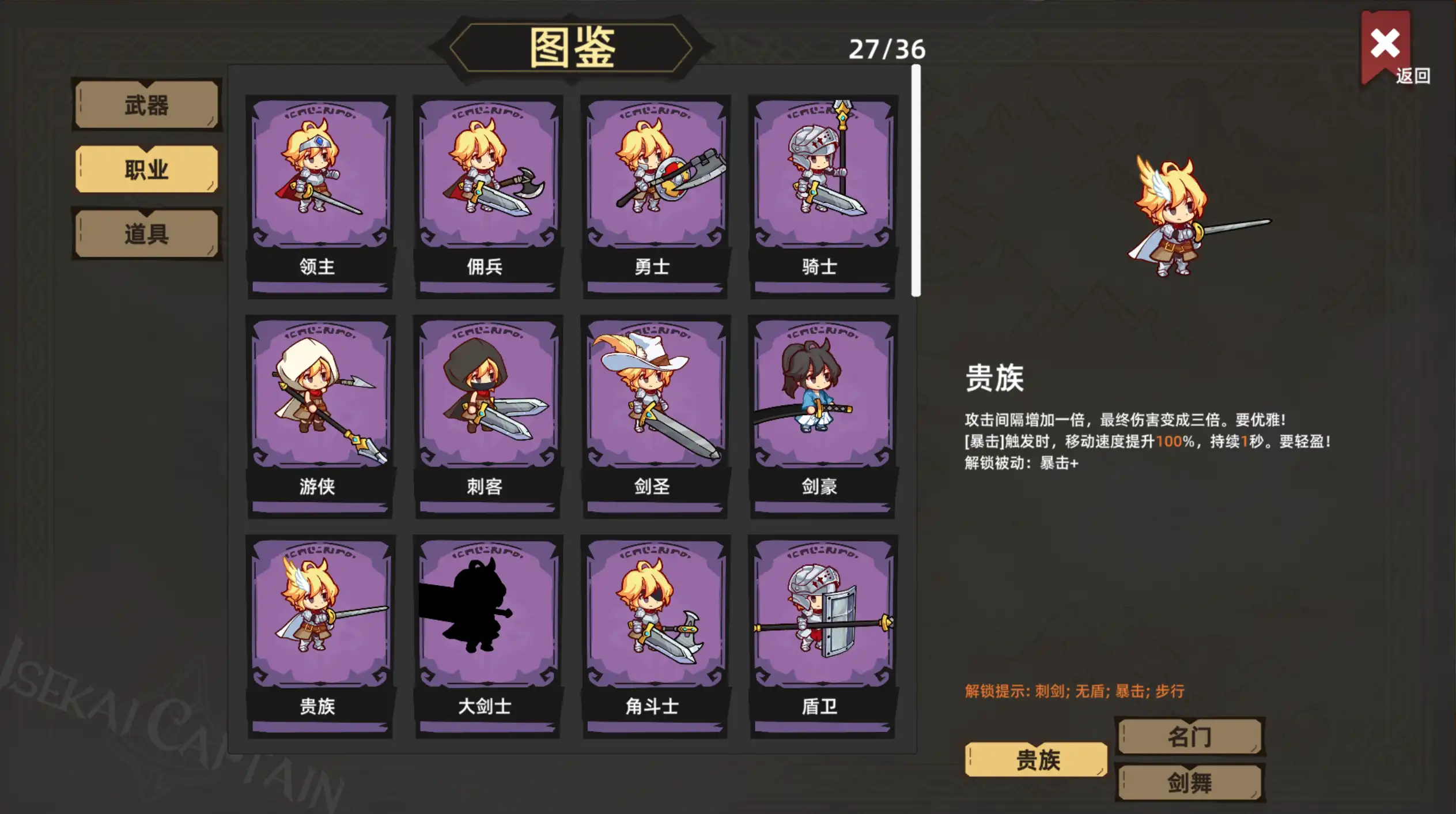Select the 游侠 ranger card

coord(321,415)
